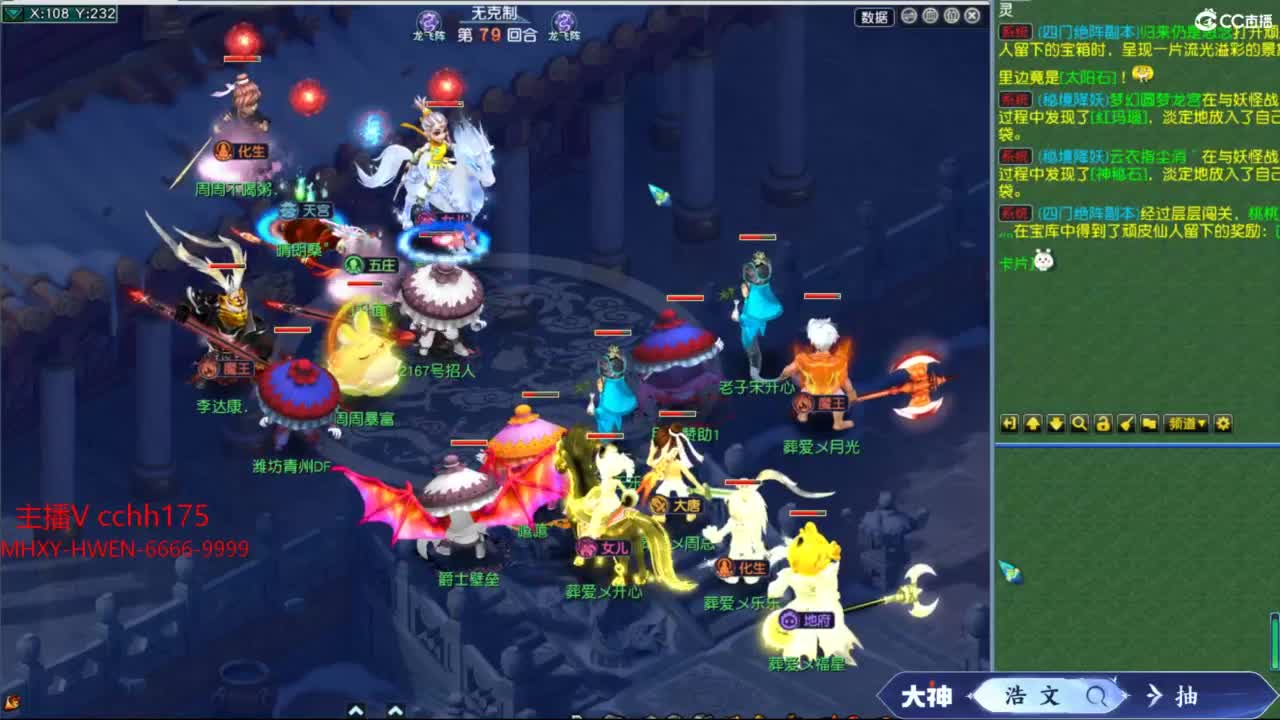Click the return arrow icon in chat toolbar
This screenshot has width=1280, height=720.
tap(1009, 424)
